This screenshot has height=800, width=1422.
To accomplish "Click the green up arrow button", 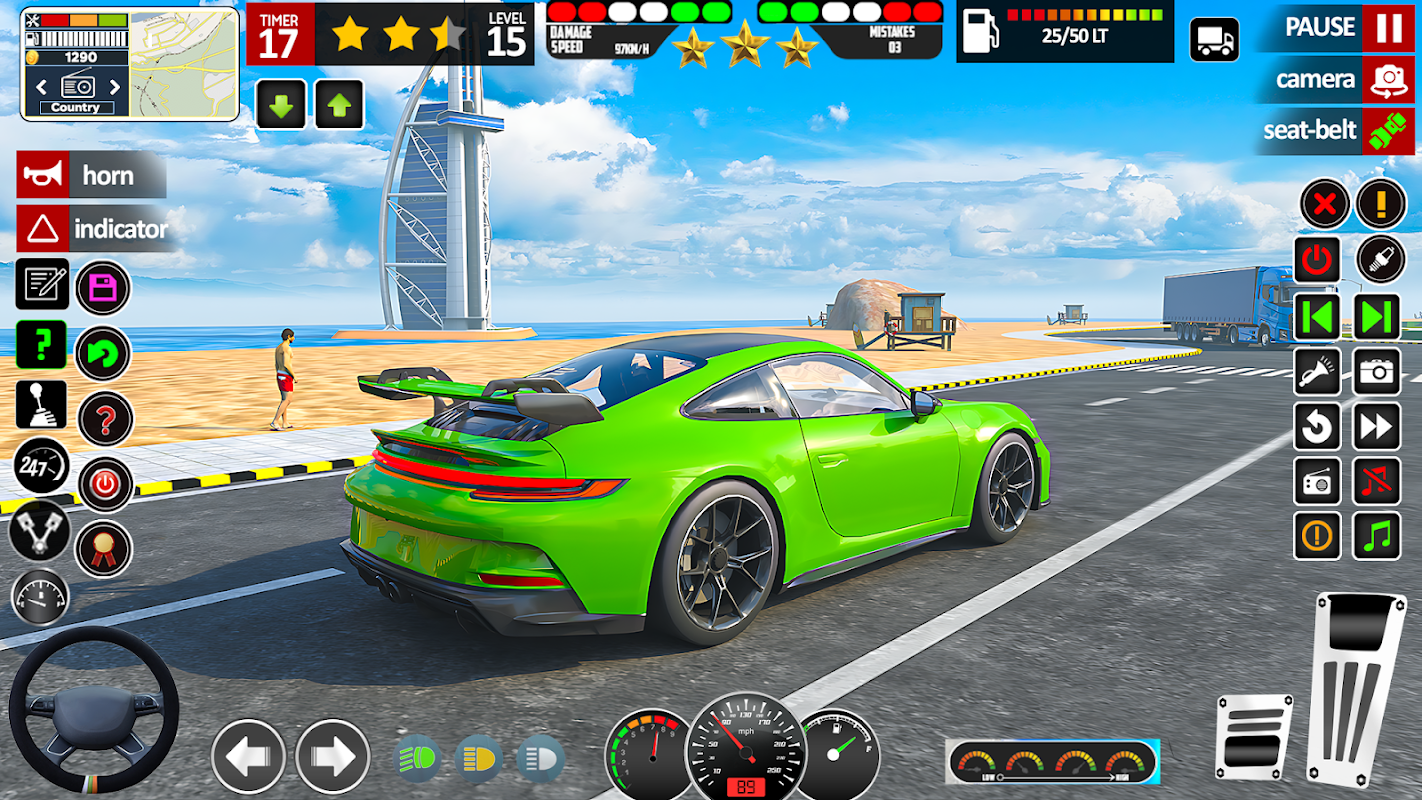I will (339, 104).
